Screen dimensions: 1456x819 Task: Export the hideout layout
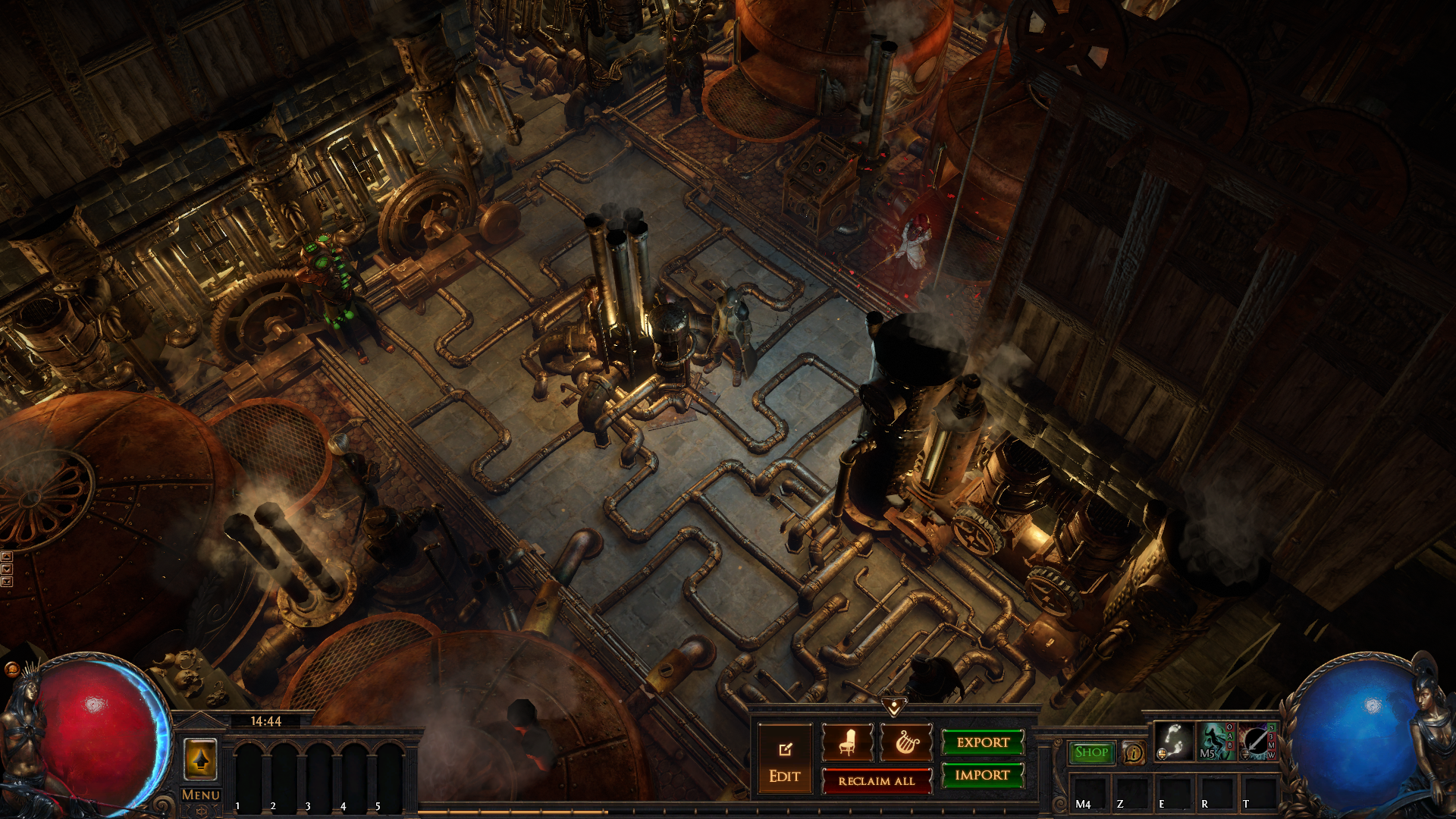tap(983, 742)
